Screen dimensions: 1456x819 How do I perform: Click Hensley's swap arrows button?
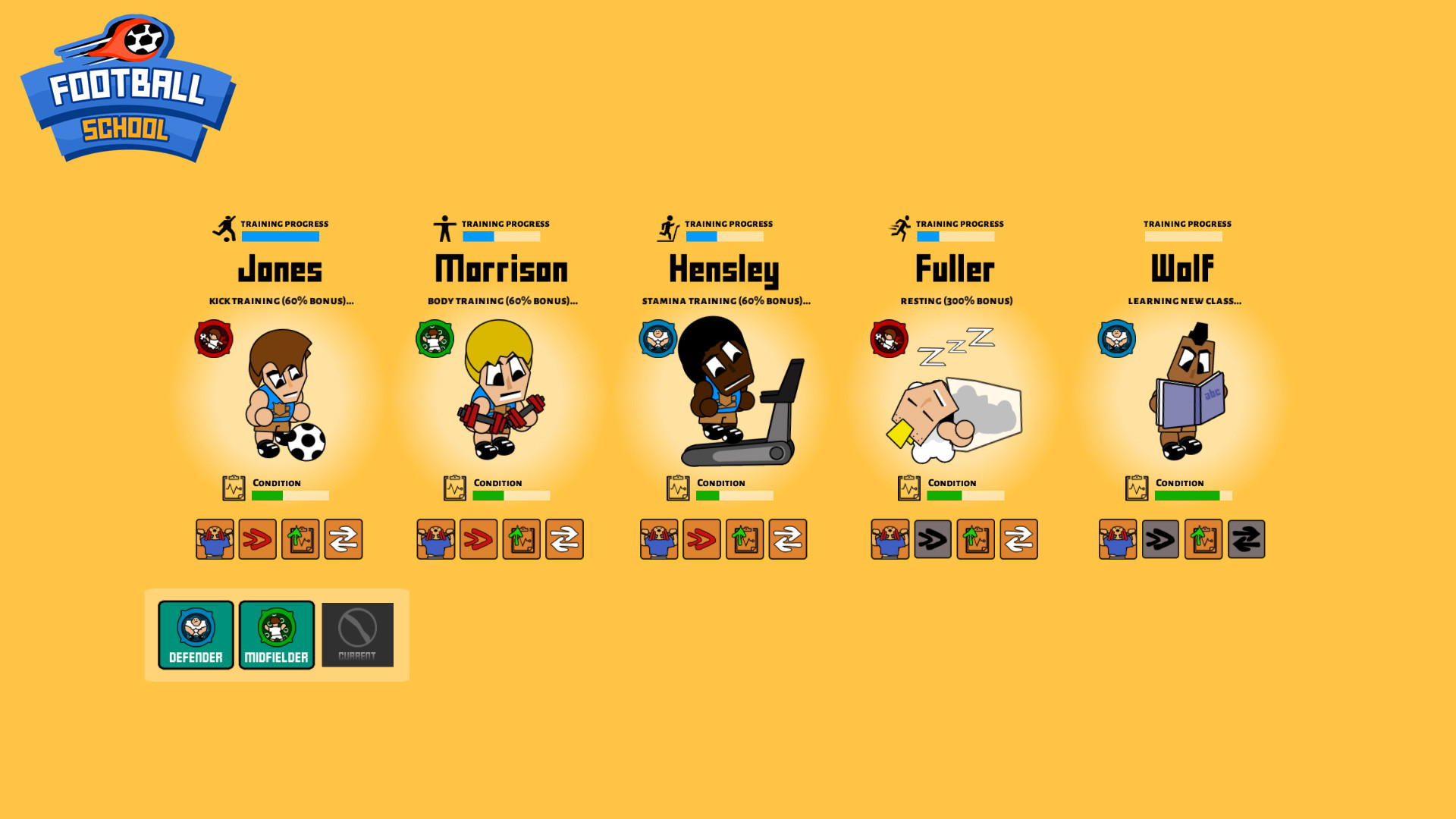(788, 539)
